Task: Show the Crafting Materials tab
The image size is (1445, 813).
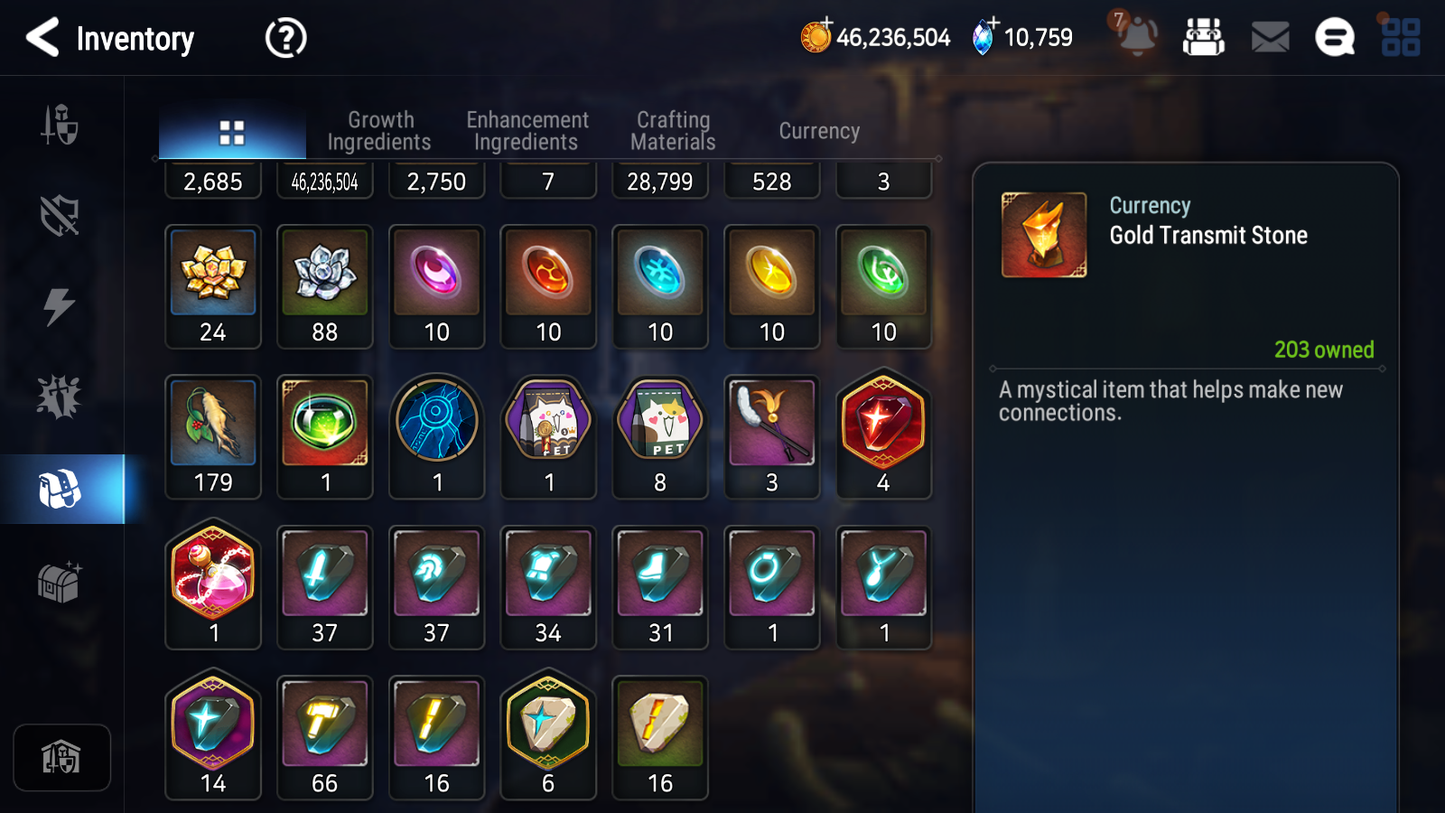Action: pos(673,131)
